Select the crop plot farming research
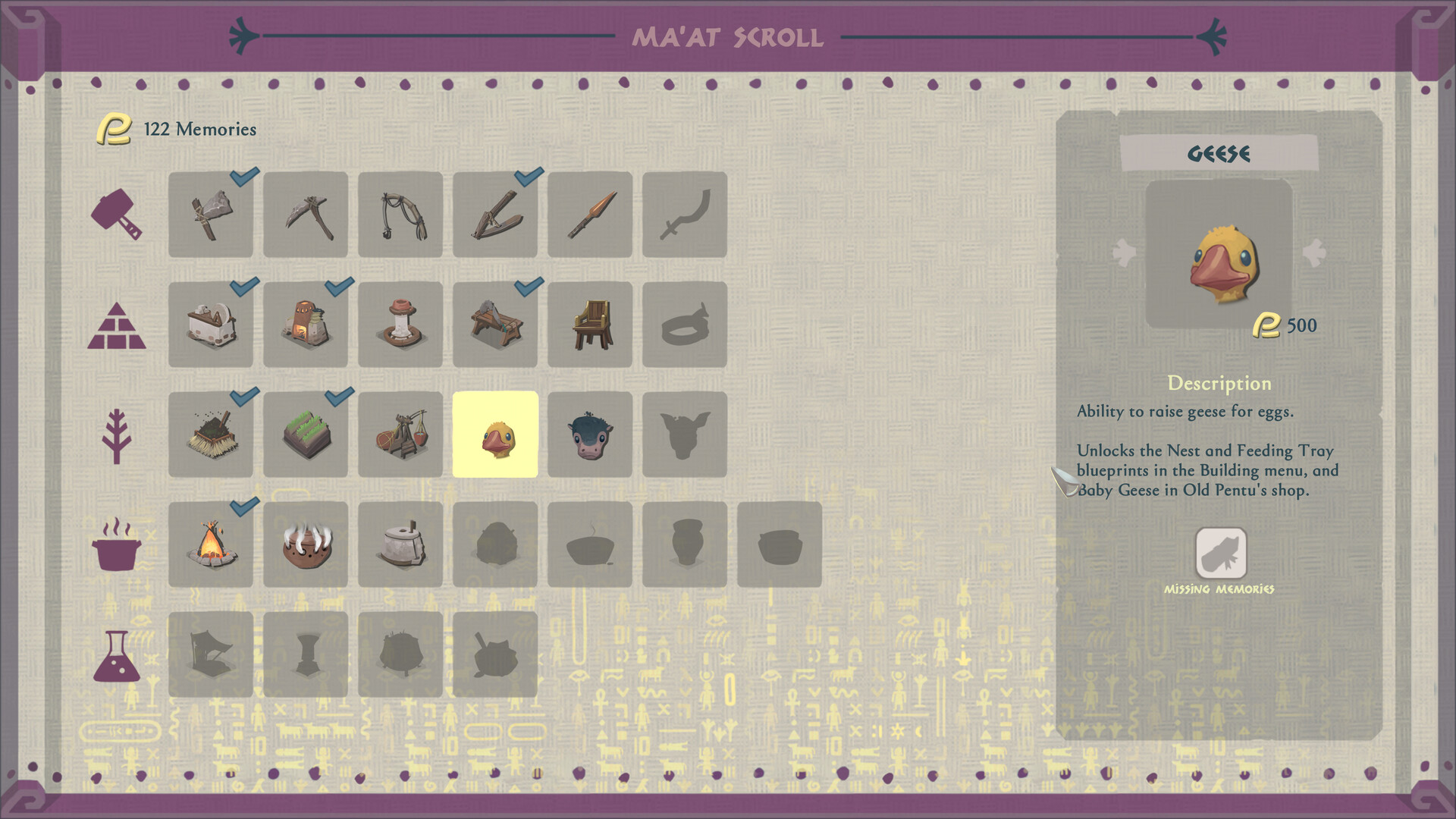 [306, 435]
